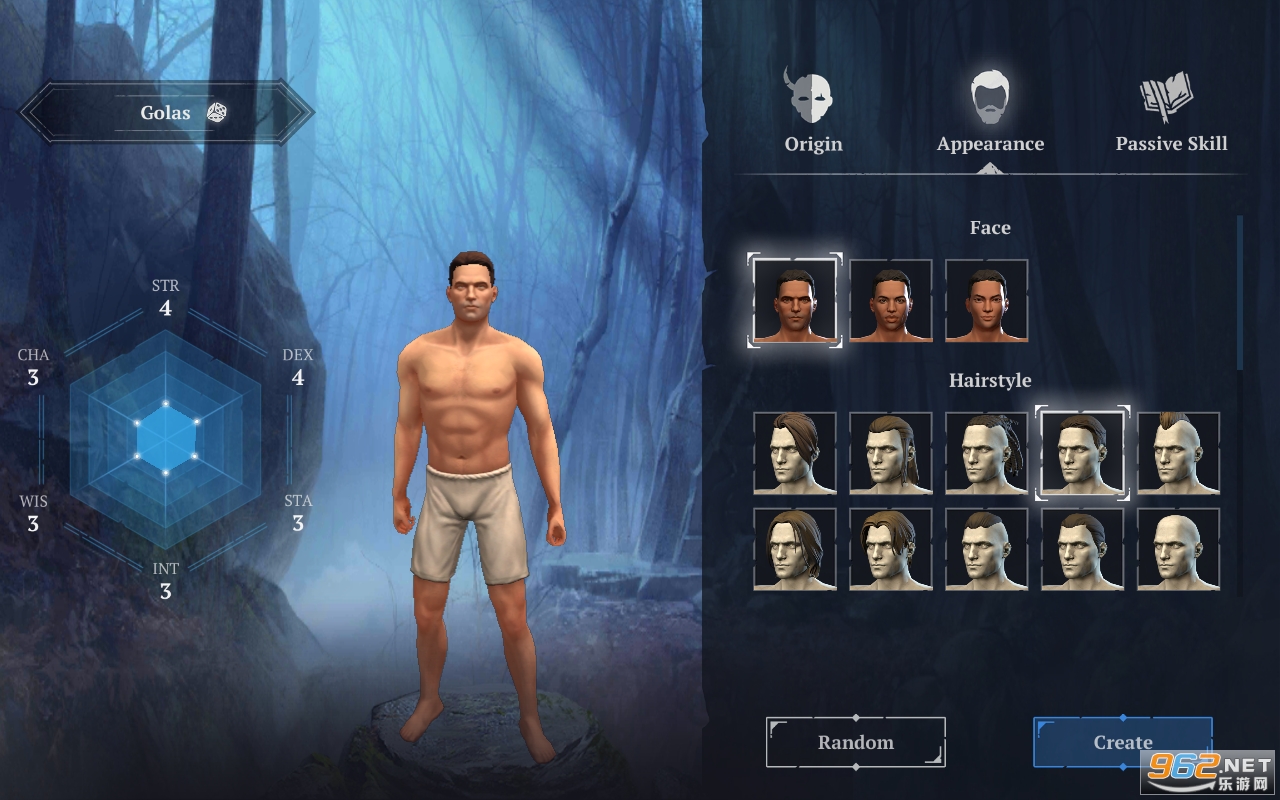The height and width of the screenshot is (800, 1280).
Task: Click the appearance panel scrollbar
Action: tap(1240, 292)
